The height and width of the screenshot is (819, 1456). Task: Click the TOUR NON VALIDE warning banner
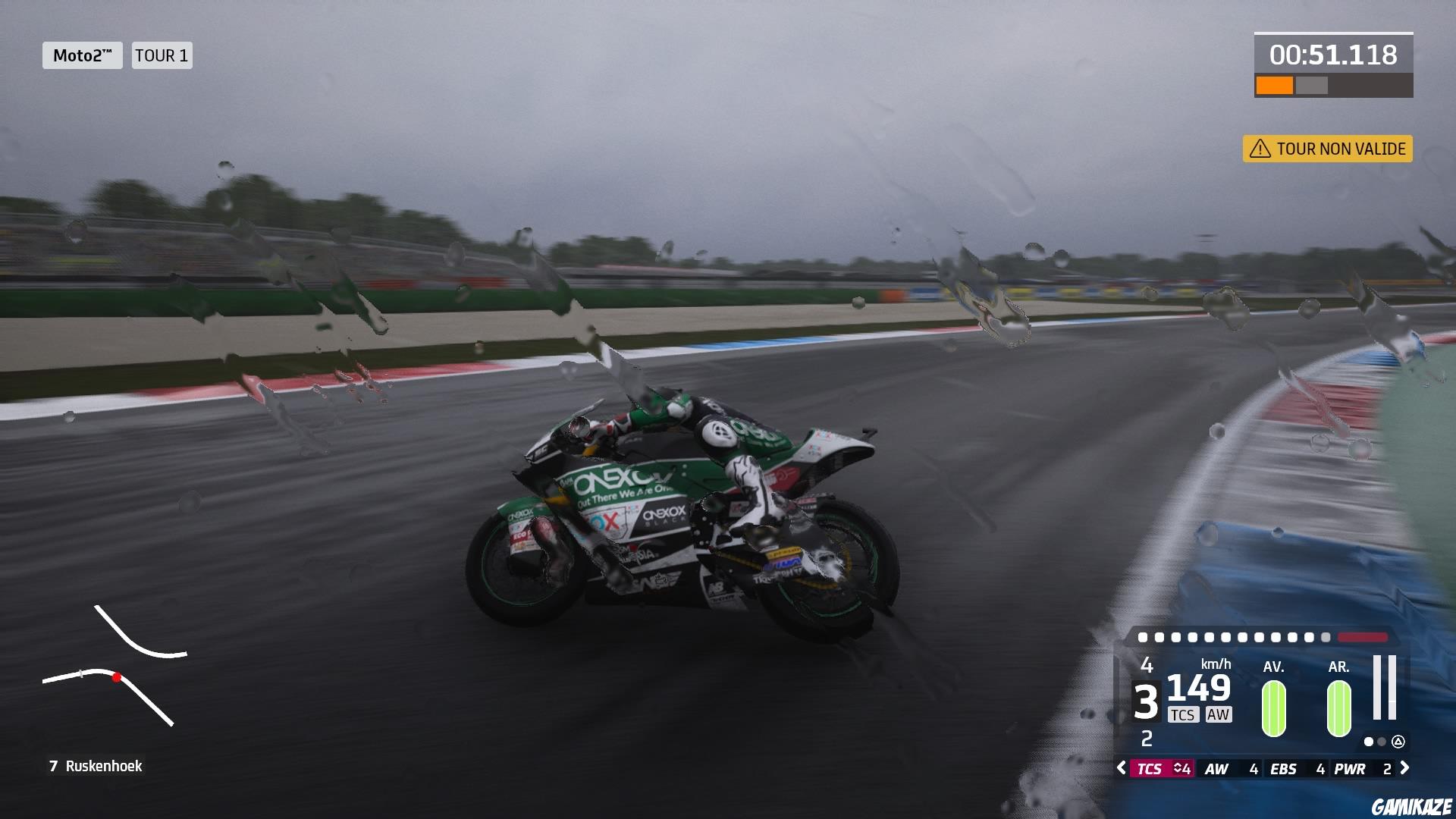(1327, 149)
